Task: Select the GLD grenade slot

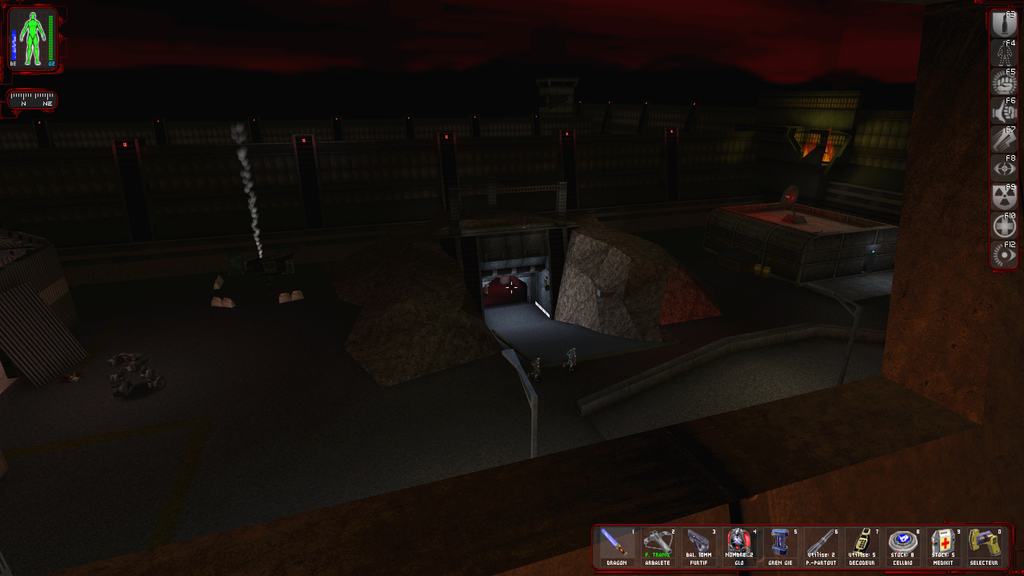Action: (738, 546)
